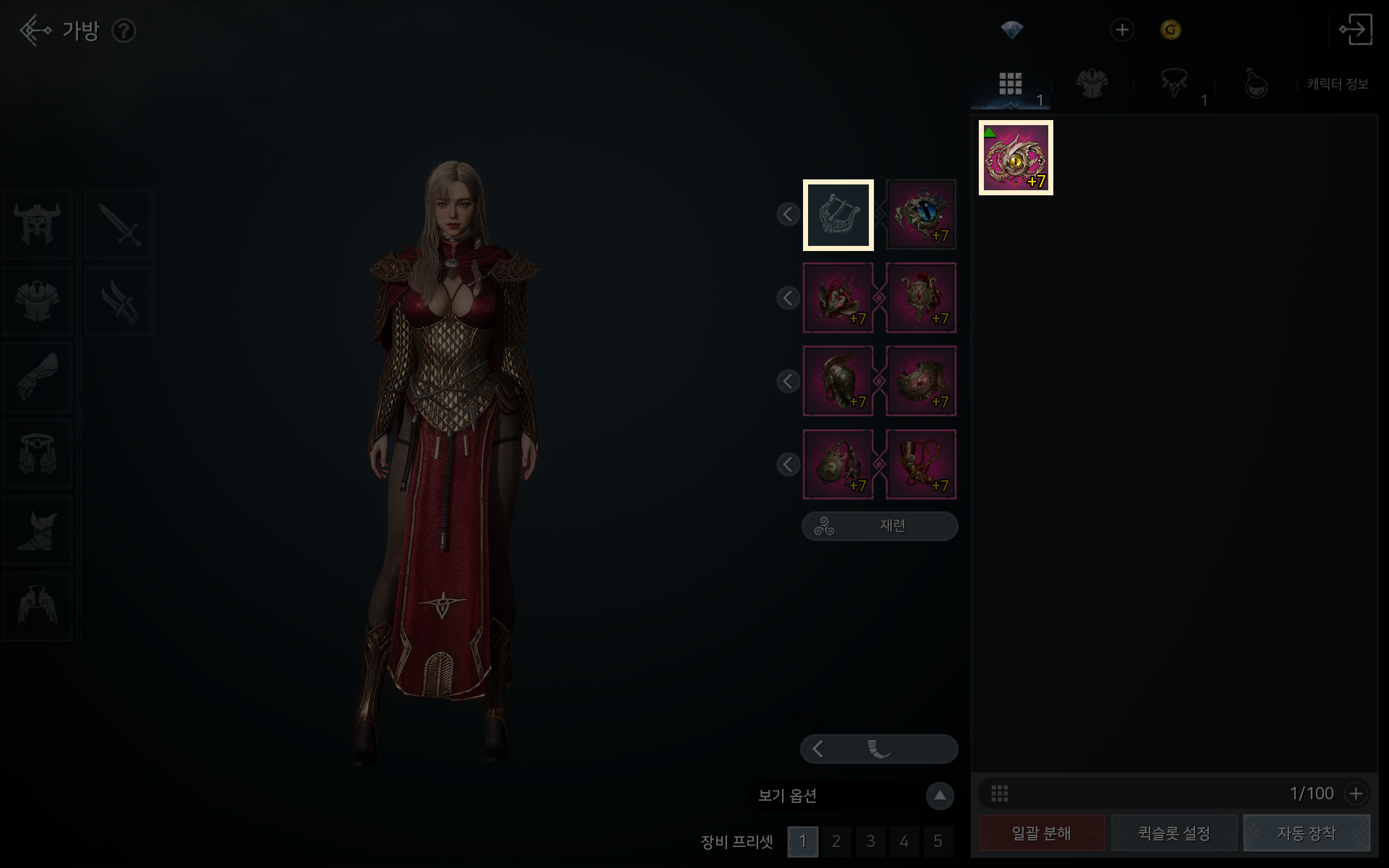Select the yellow eye +7 inventory item
The height and width of the screenshot is (868, 1389).
1016,158
